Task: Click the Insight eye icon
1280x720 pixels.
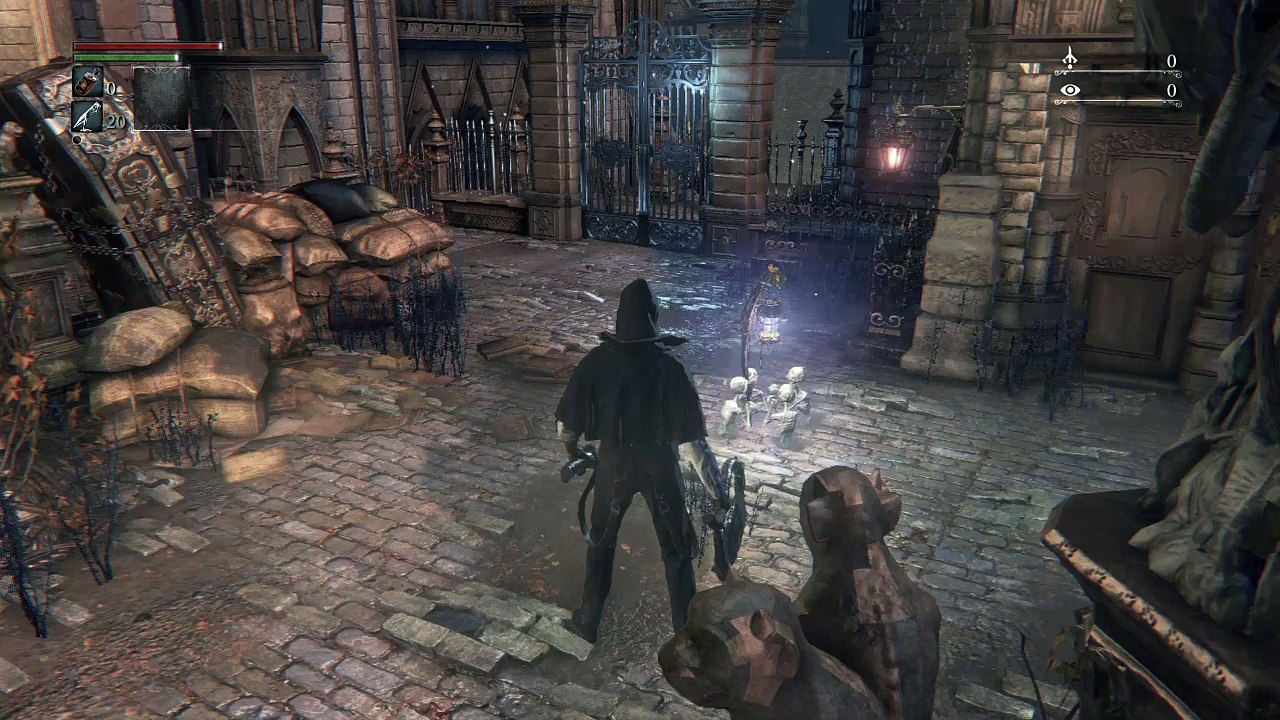Action: 1069,90
